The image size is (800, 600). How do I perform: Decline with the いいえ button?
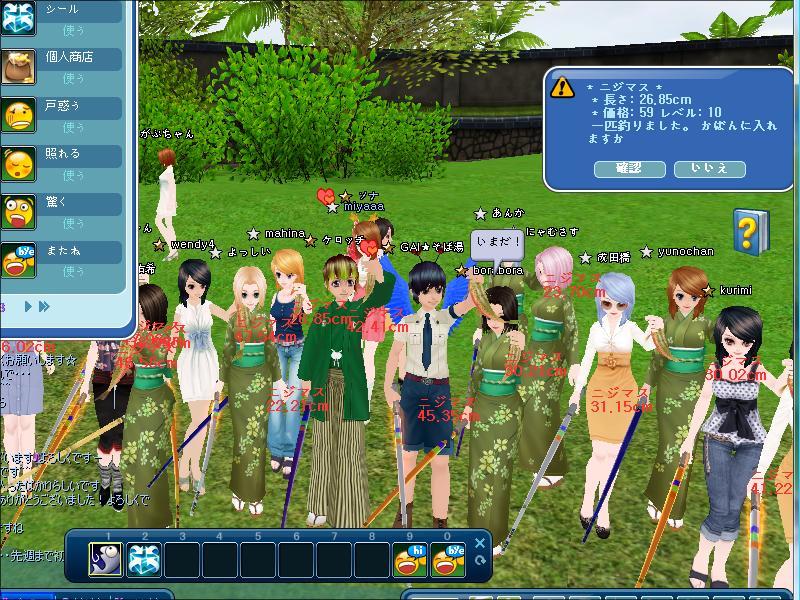coord(709,169)
